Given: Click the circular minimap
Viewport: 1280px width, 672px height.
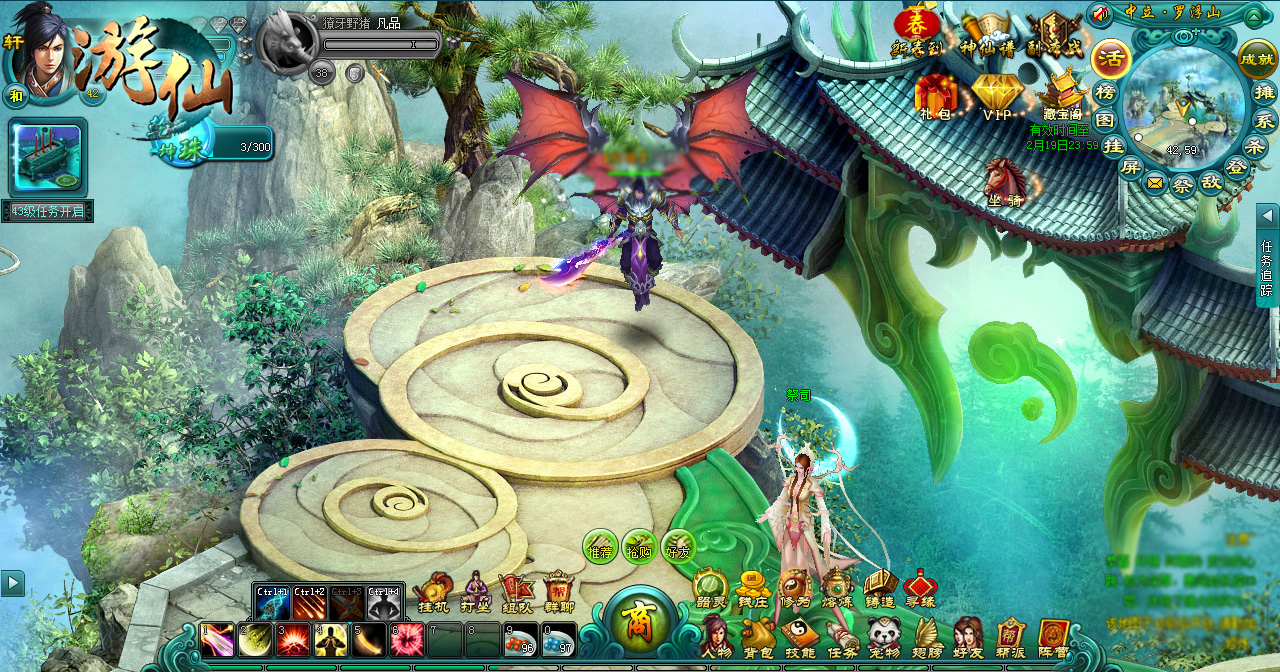Looking at the screenshot, I should (1183, 105).
